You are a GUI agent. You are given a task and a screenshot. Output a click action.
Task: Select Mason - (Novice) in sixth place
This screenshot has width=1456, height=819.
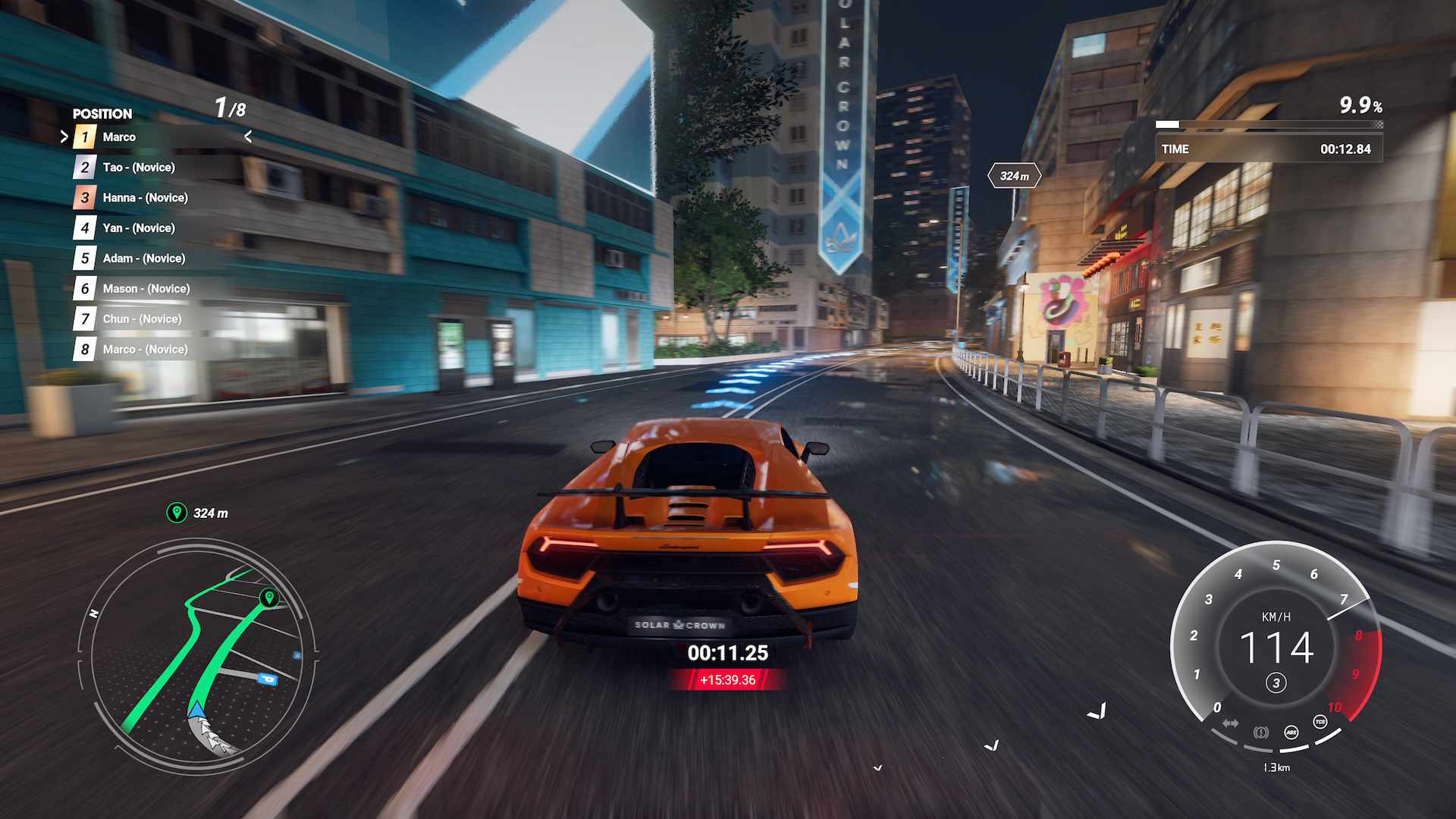click(x=146, y=289)
